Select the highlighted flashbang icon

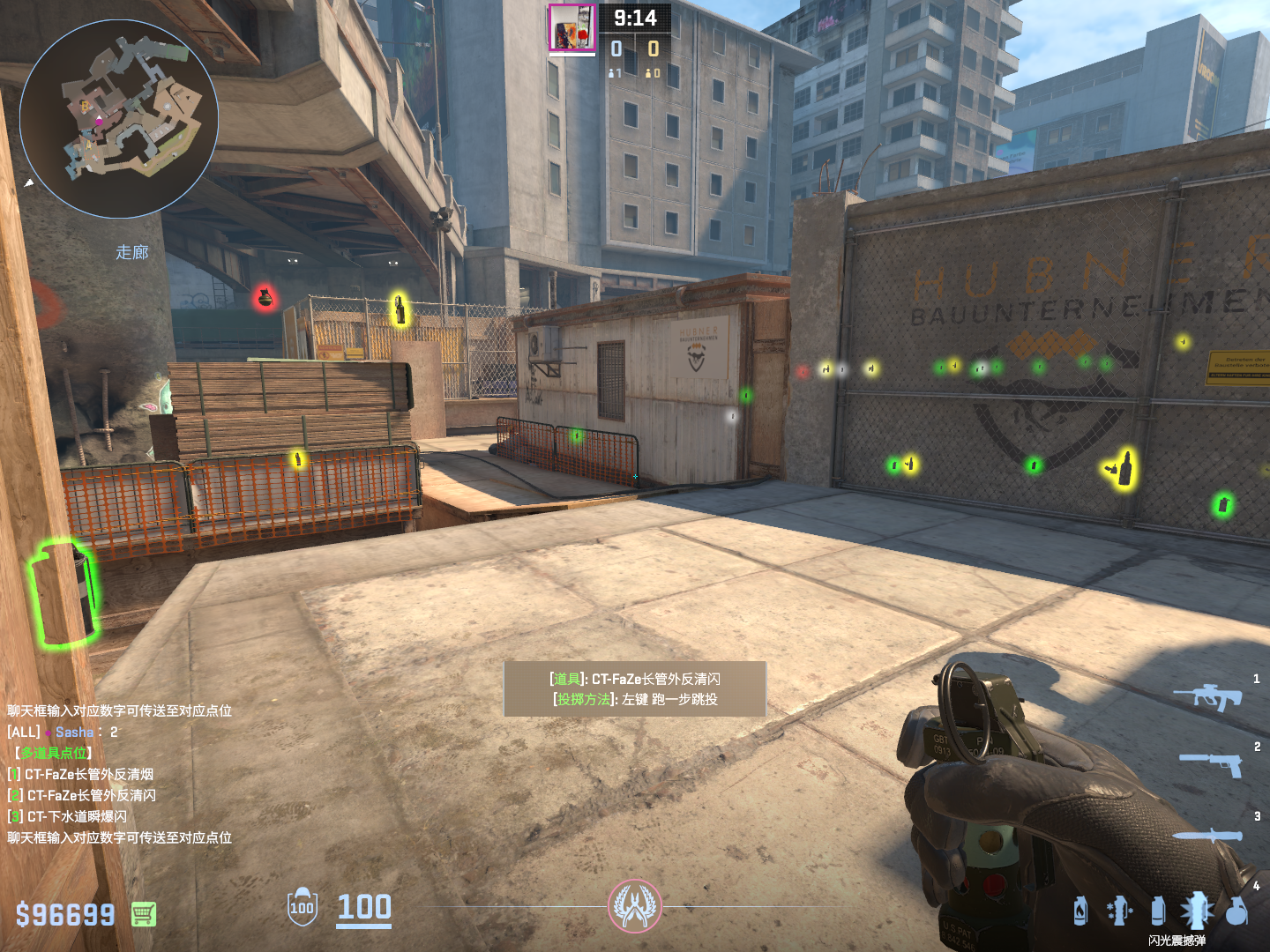pyautogui.click(x=1197, y=910)
